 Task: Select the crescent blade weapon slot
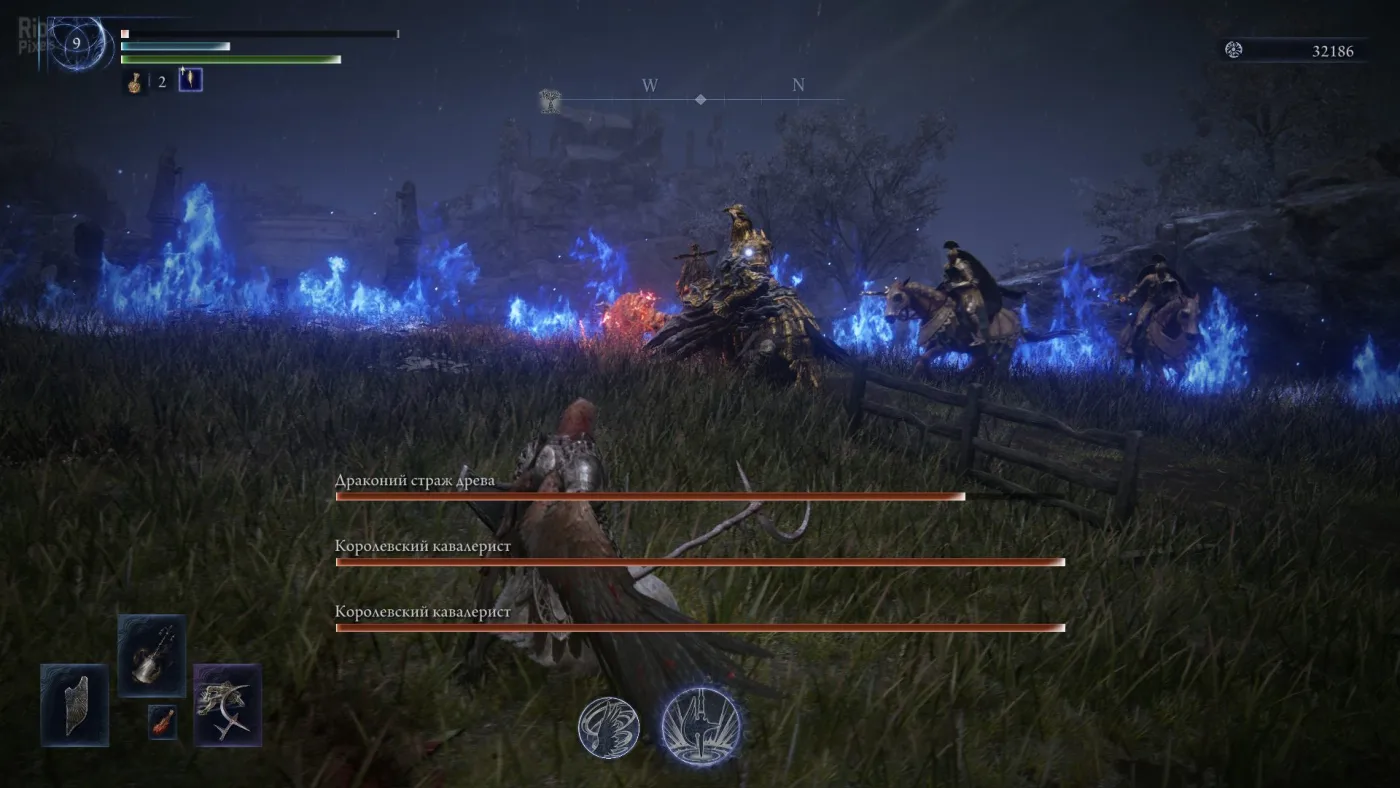click(x=227, y=705)
